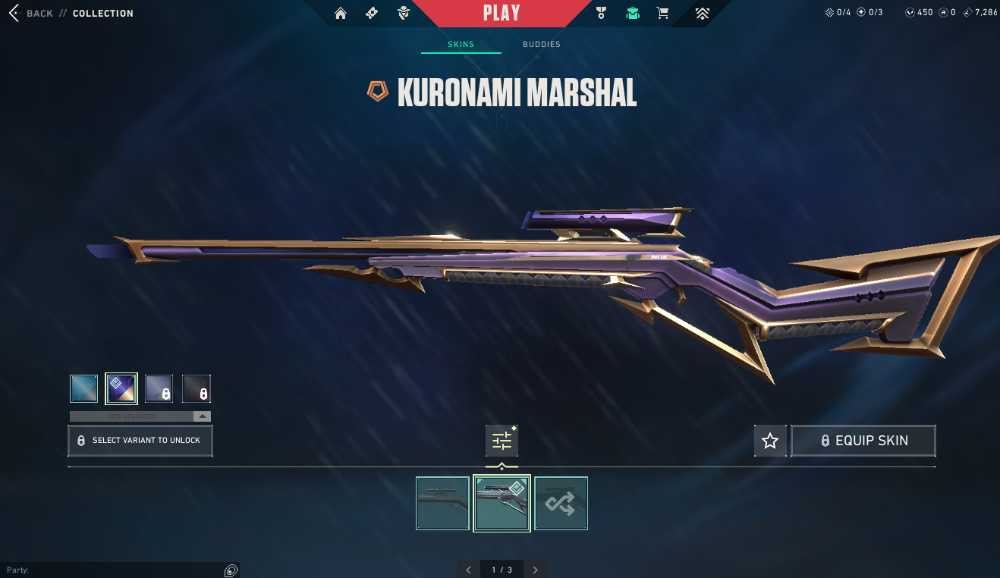Viewport: 1000px width, 578px height.
Task: Open the career medal icon
Action: [x=601, y=13]
